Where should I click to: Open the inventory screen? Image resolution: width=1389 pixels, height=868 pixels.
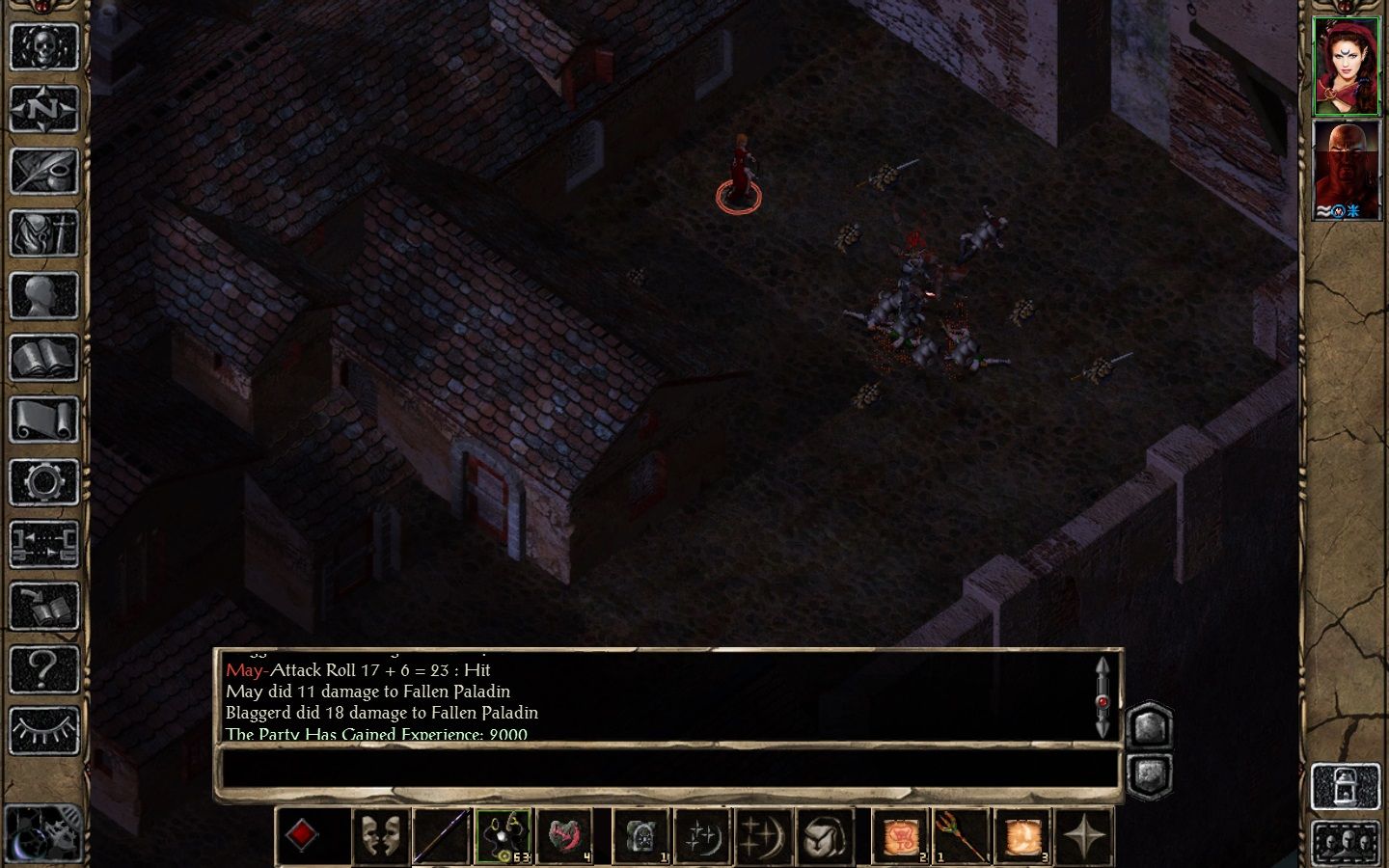pyautogui.click(x=43, y=232)
